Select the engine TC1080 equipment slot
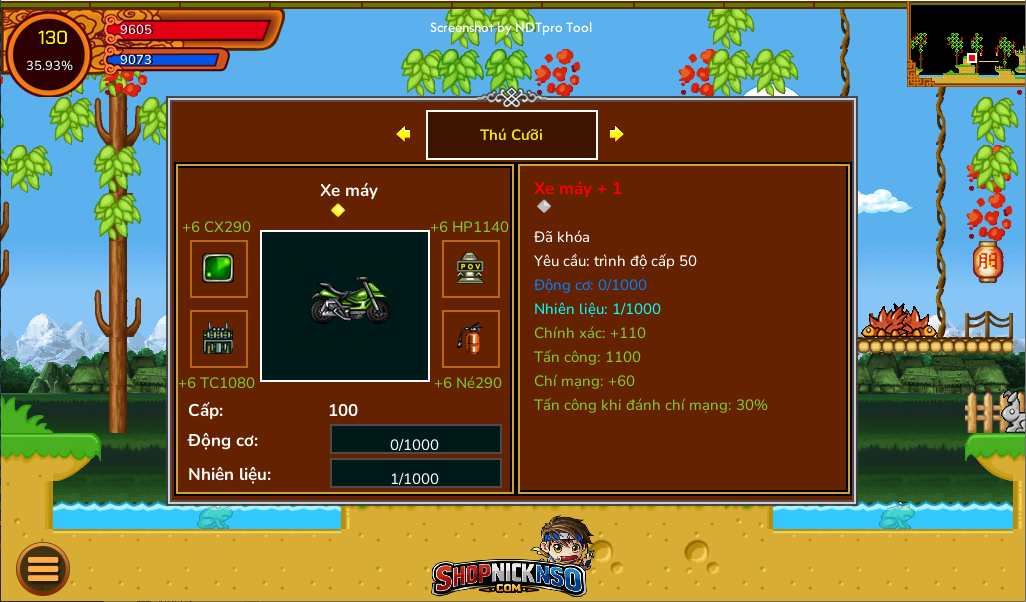The height and width of the screenshot is (602, 1026). click(219, 339)
